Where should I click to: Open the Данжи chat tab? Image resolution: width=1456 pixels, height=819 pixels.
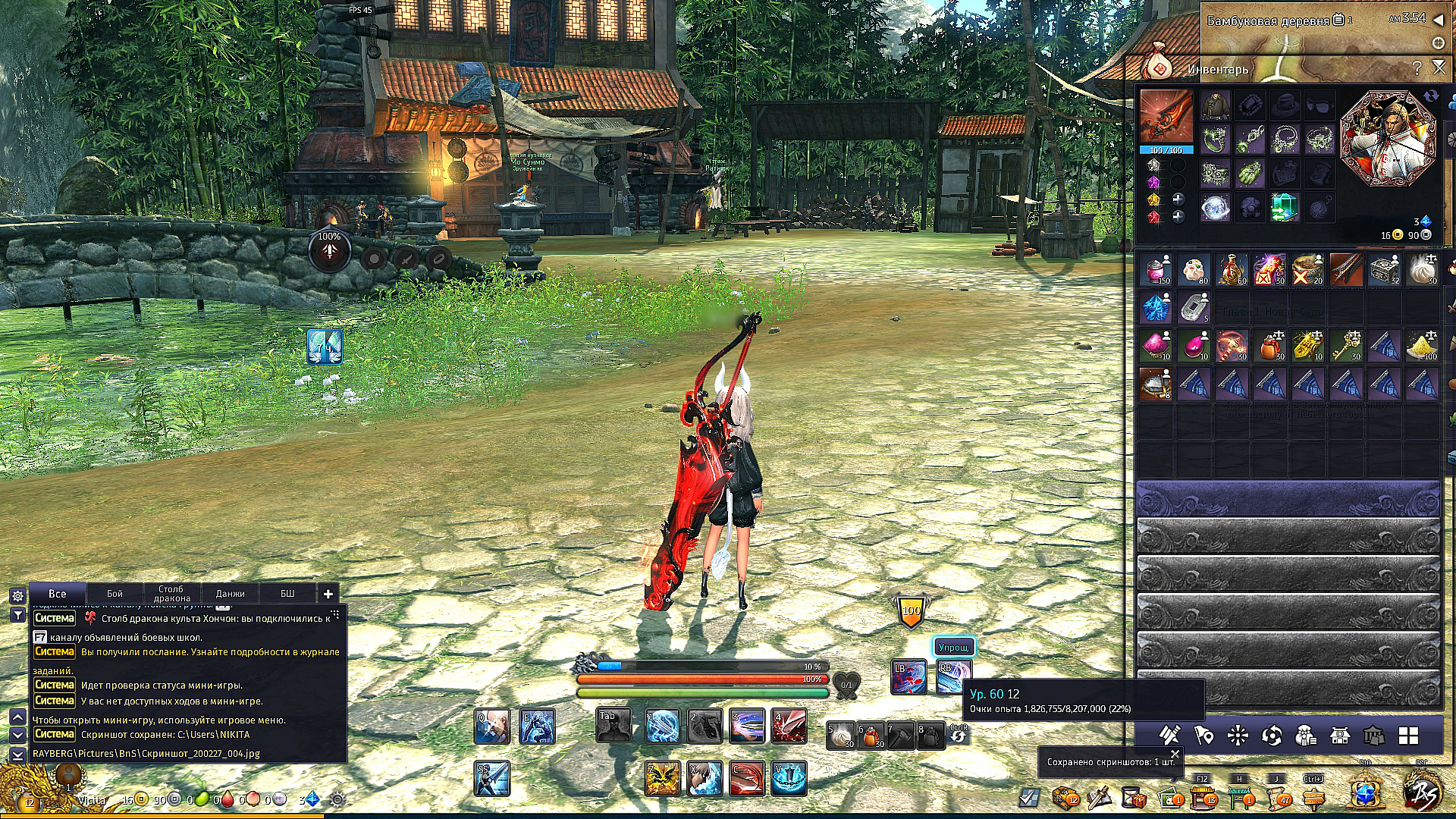tap(232, 593)
